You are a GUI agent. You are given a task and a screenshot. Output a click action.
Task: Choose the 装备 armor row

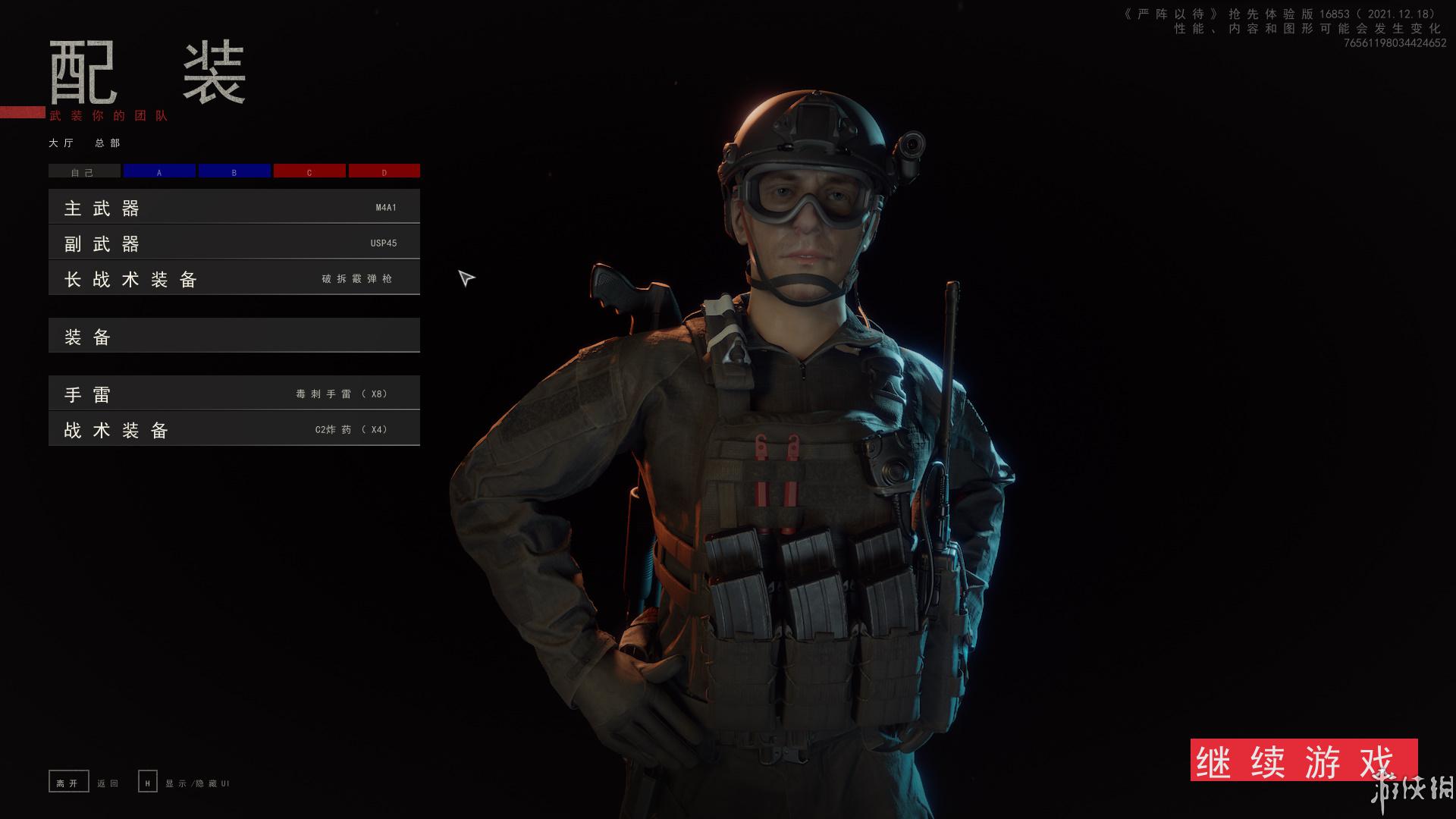tap(234, 336)
